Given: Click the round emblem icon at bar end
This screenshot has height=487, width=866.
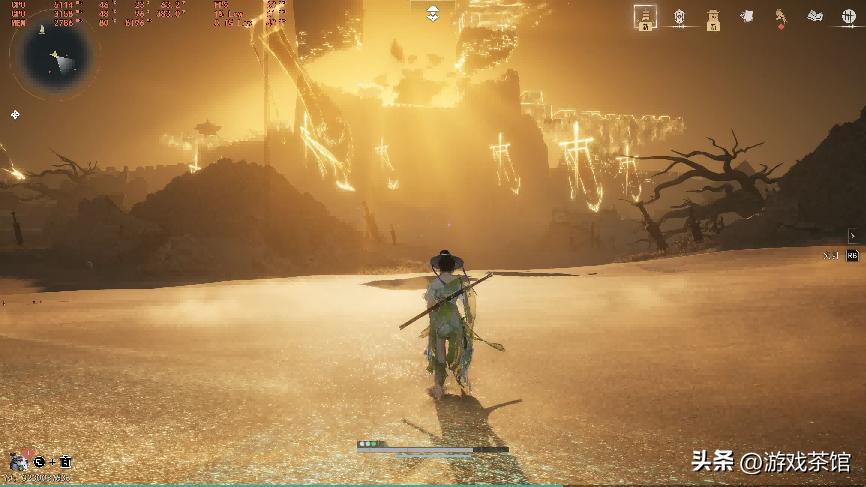Looking at the screenshot, I should [848, 16].
